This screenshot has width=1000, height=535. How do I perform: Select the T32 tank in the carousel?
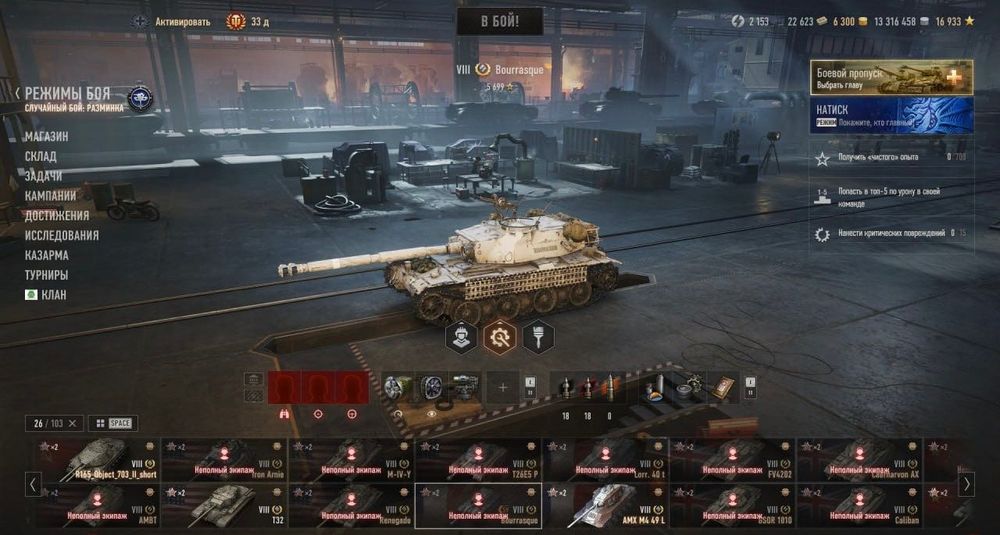click(224, 506)
